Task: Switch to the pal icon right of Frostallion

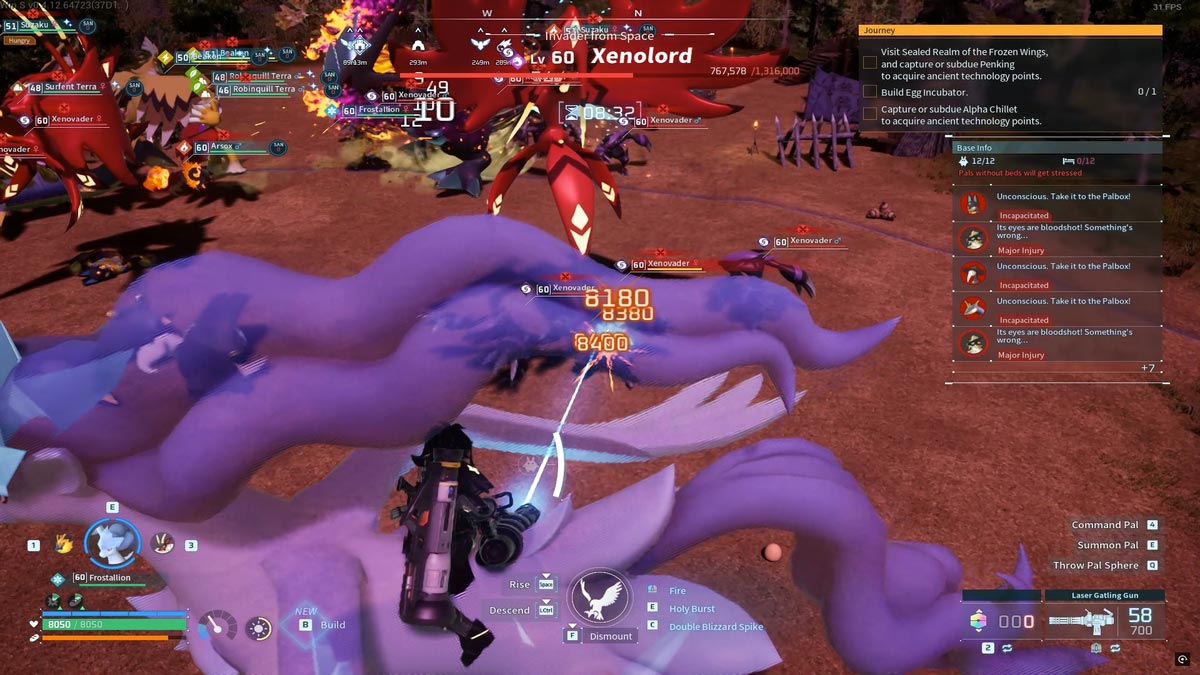Action: 161,543
